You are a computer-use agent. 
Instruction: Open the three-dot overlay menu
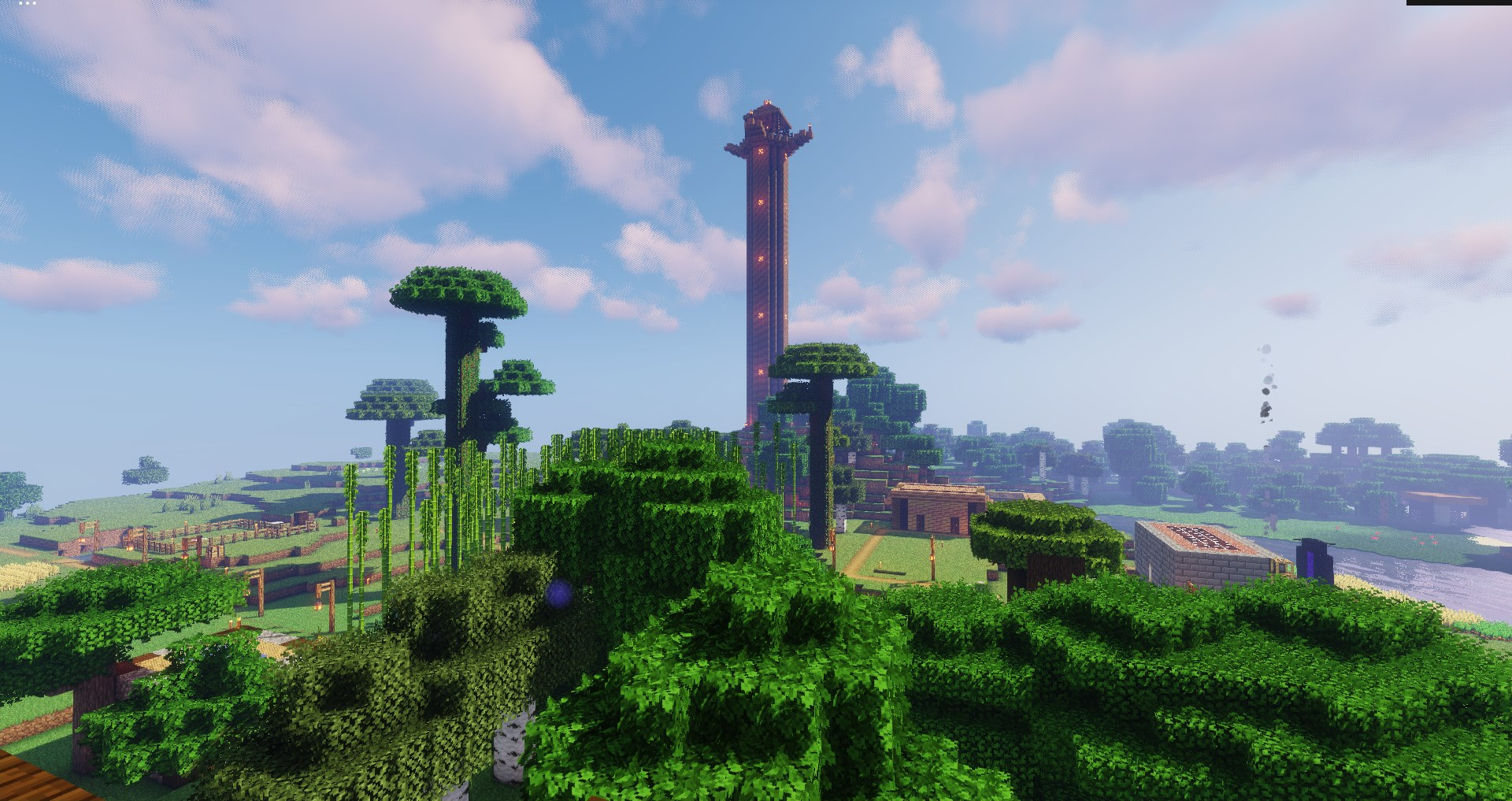point(28,4)
